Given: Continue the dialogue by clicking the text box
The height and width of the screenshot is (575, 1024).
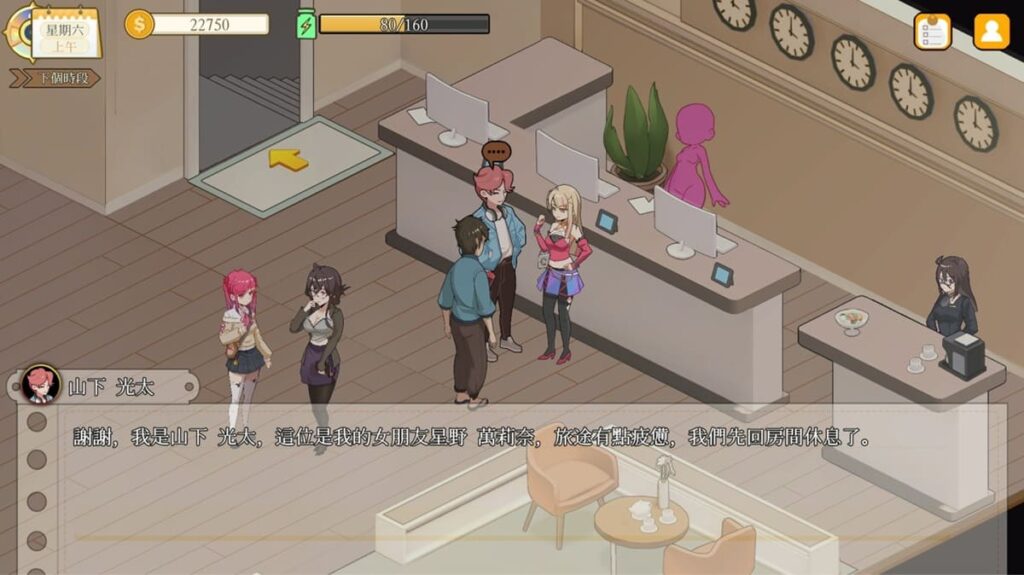Looking at the screenshot, I should 510,480.
